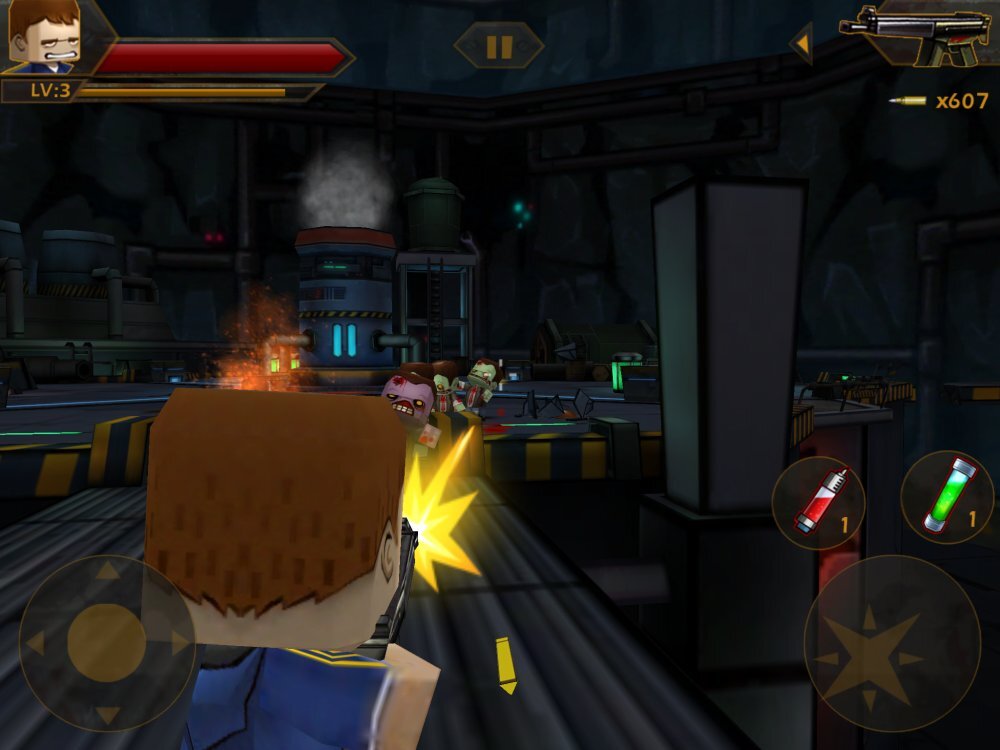Tap the player character portrait
The image size is (1000, 750).
[x=43, y=36]
